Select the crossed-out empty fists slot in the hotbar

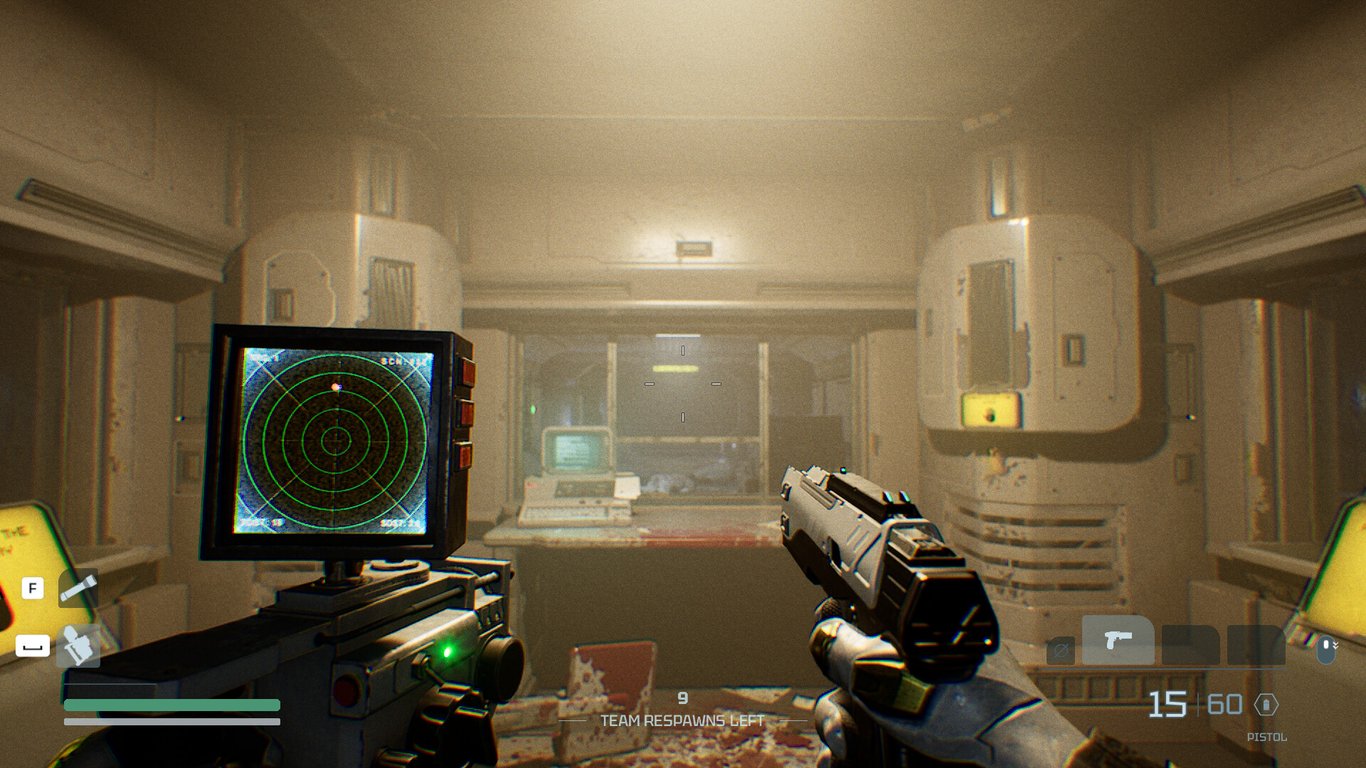(x=1062, y=649)
